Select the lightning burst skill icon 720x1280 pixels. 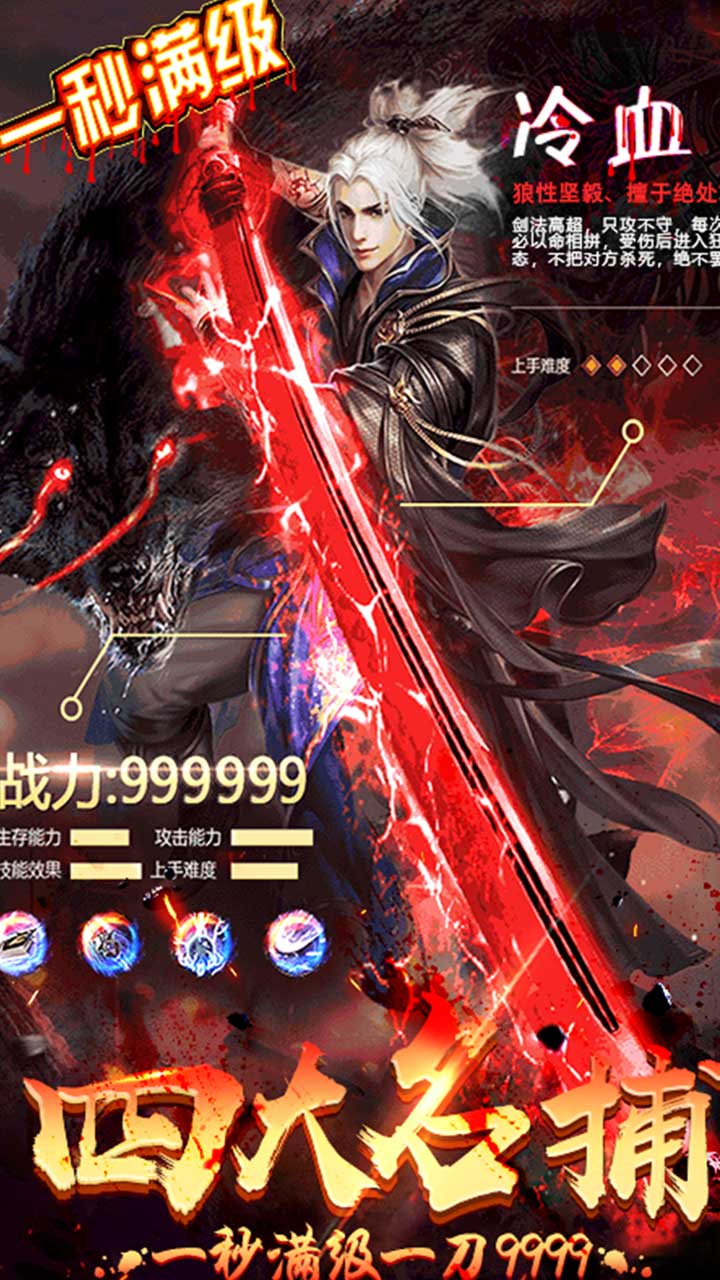point(203,942)
